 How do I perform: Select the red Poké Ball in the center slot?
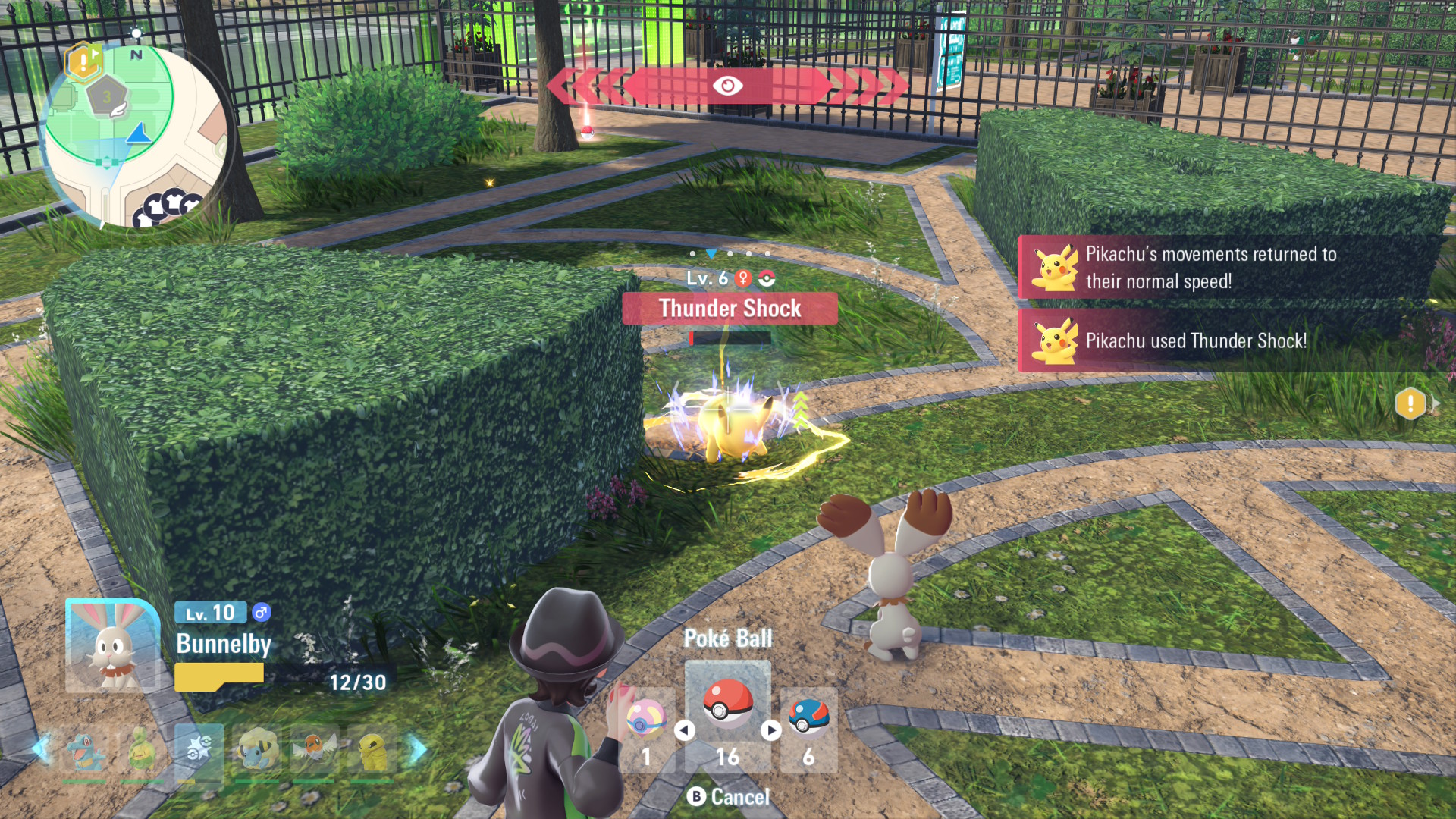pos(727,704)
